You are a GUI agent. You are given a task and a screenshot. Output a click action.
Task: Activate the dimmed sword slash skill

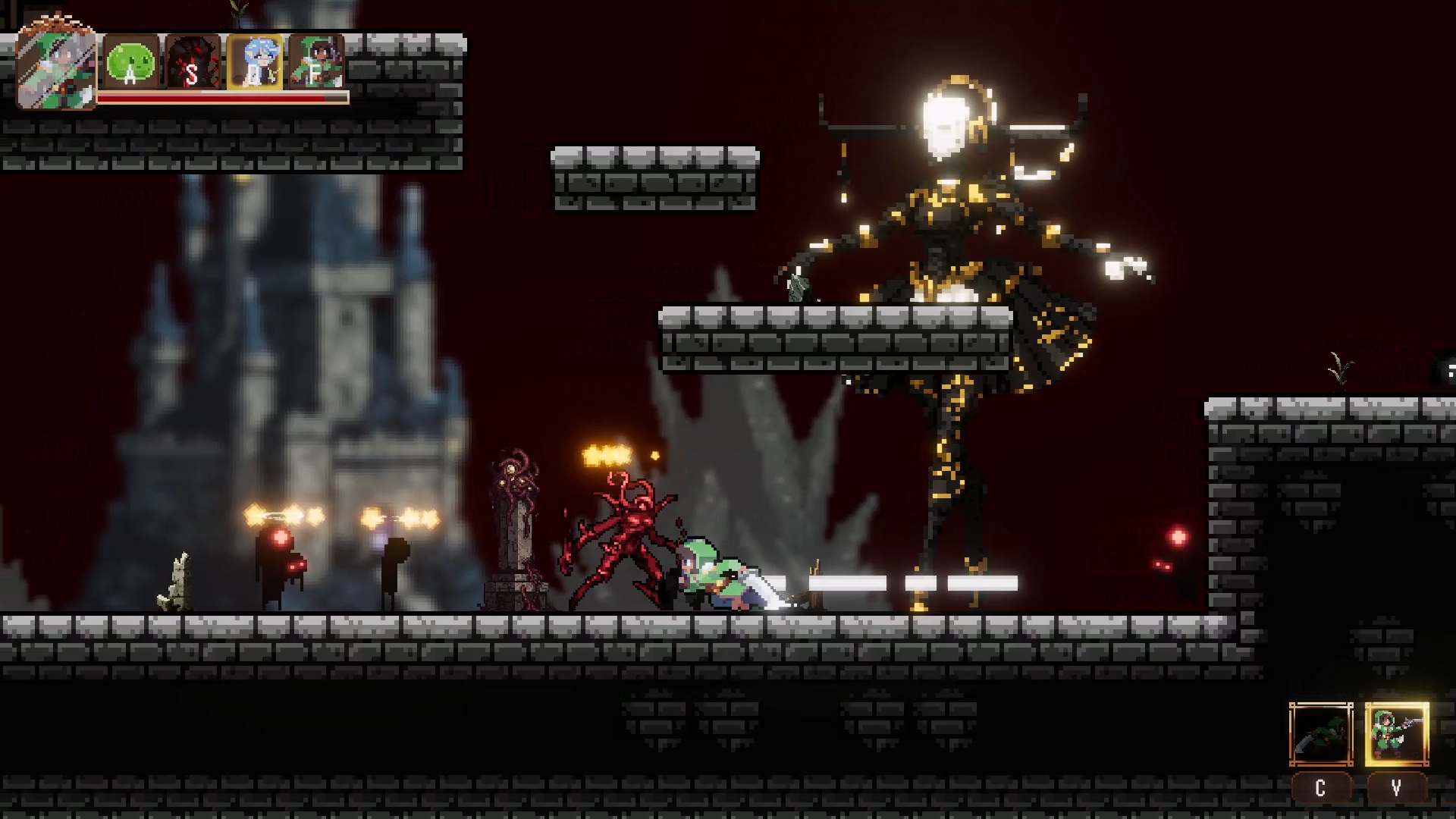point(1321,734)
